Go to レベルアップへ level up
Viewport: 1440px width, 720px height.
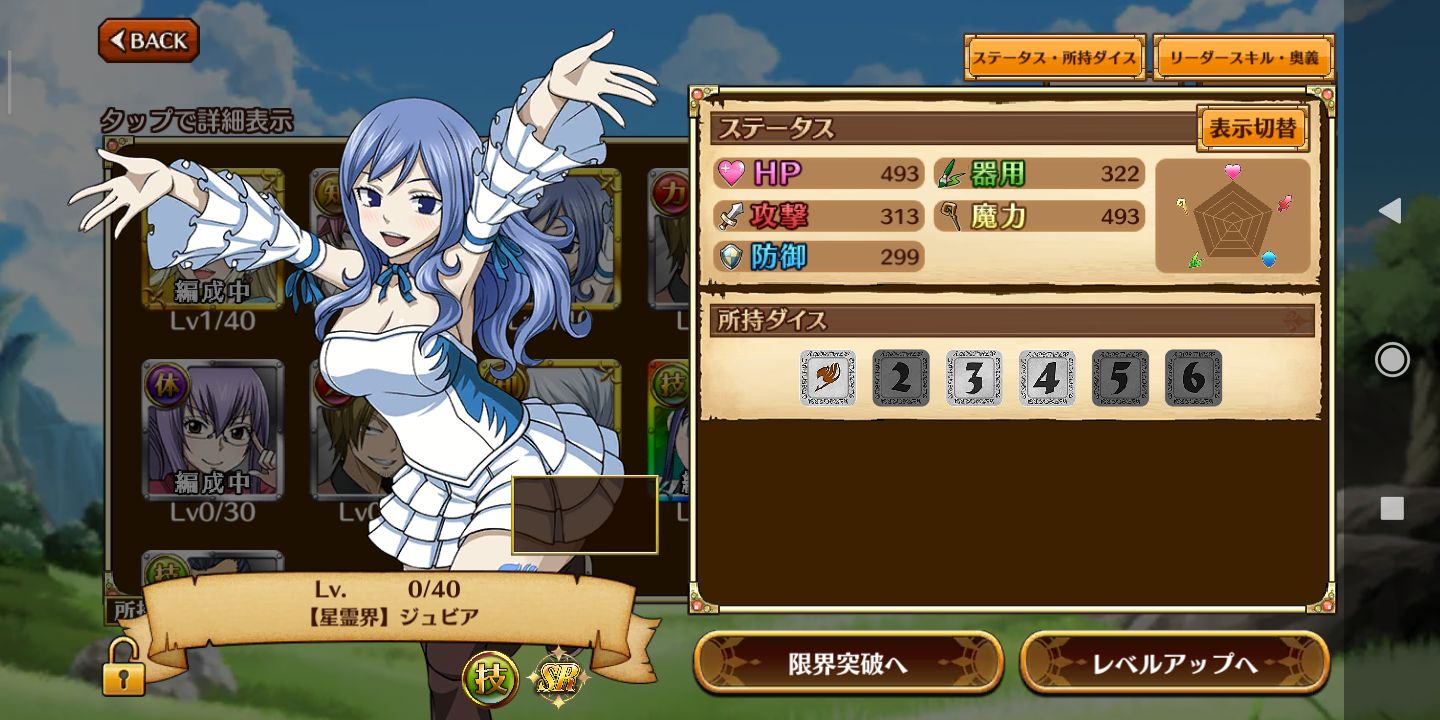point(1174,663)
